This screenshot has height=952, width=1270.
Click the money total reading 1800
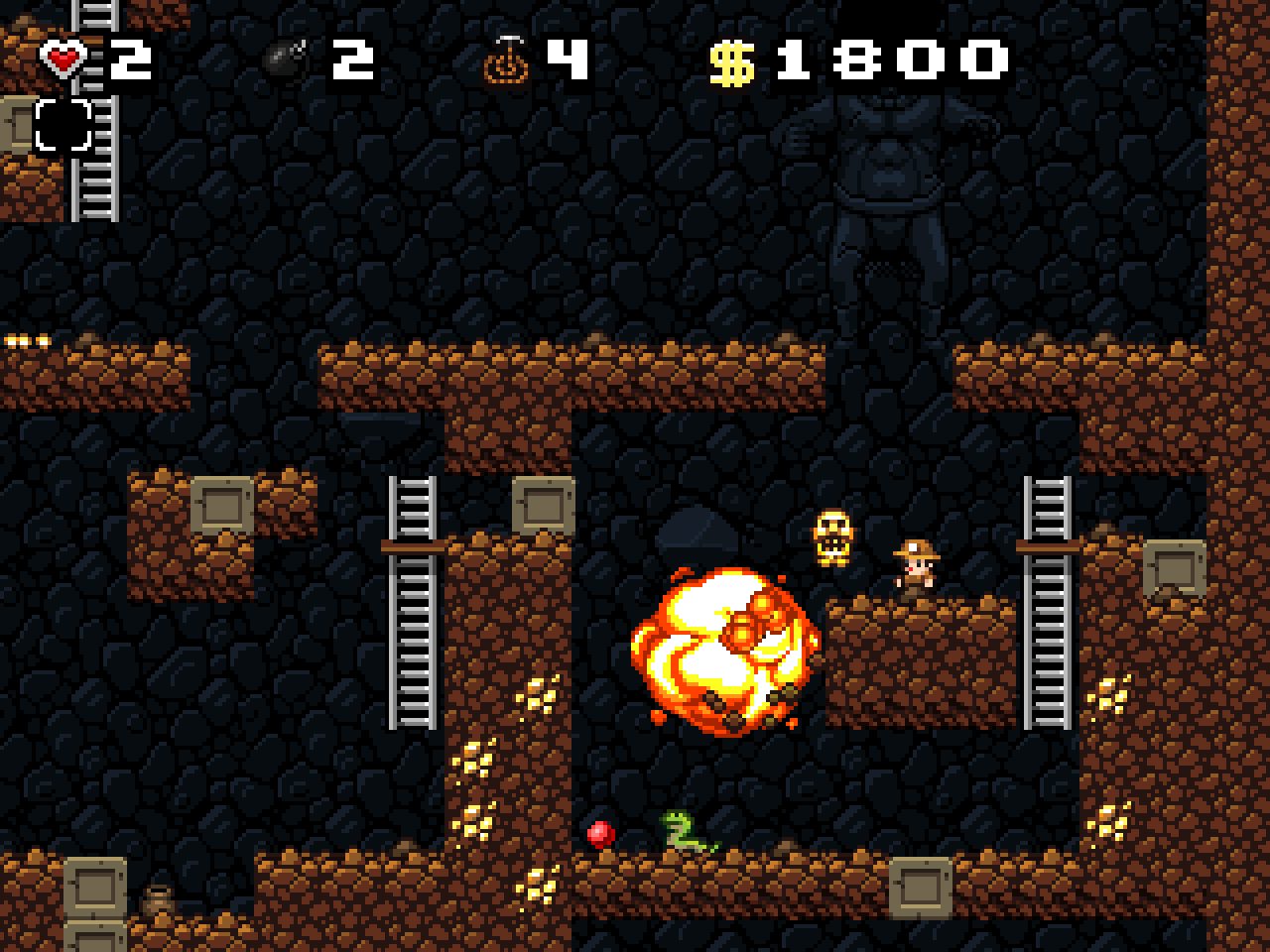pos(893,59)
